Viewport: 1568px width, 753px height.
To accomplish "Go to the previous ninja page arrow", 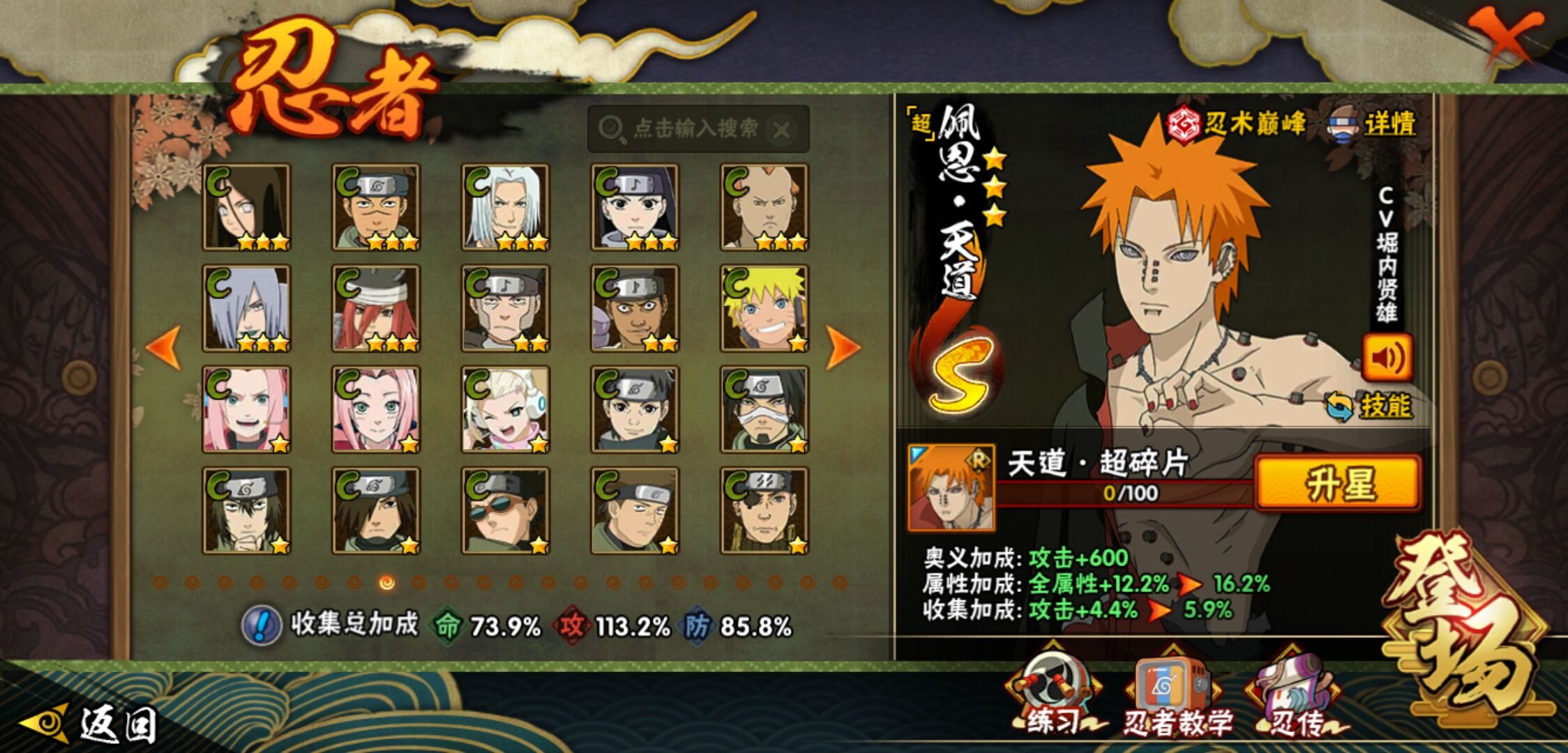I will pyautogui.click(x=165, y=347).
